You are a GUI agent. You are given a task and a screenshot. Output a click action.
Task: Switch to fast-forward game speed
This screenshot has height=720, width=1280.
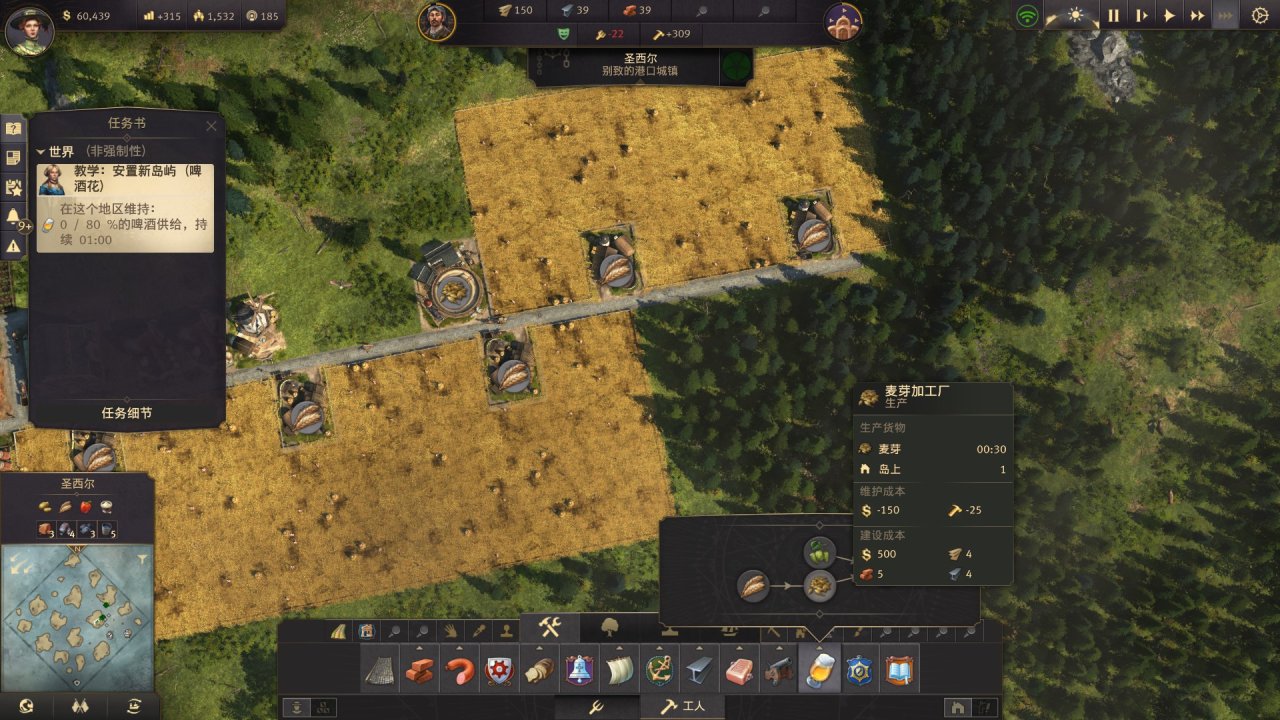(x=1196, y=16)
